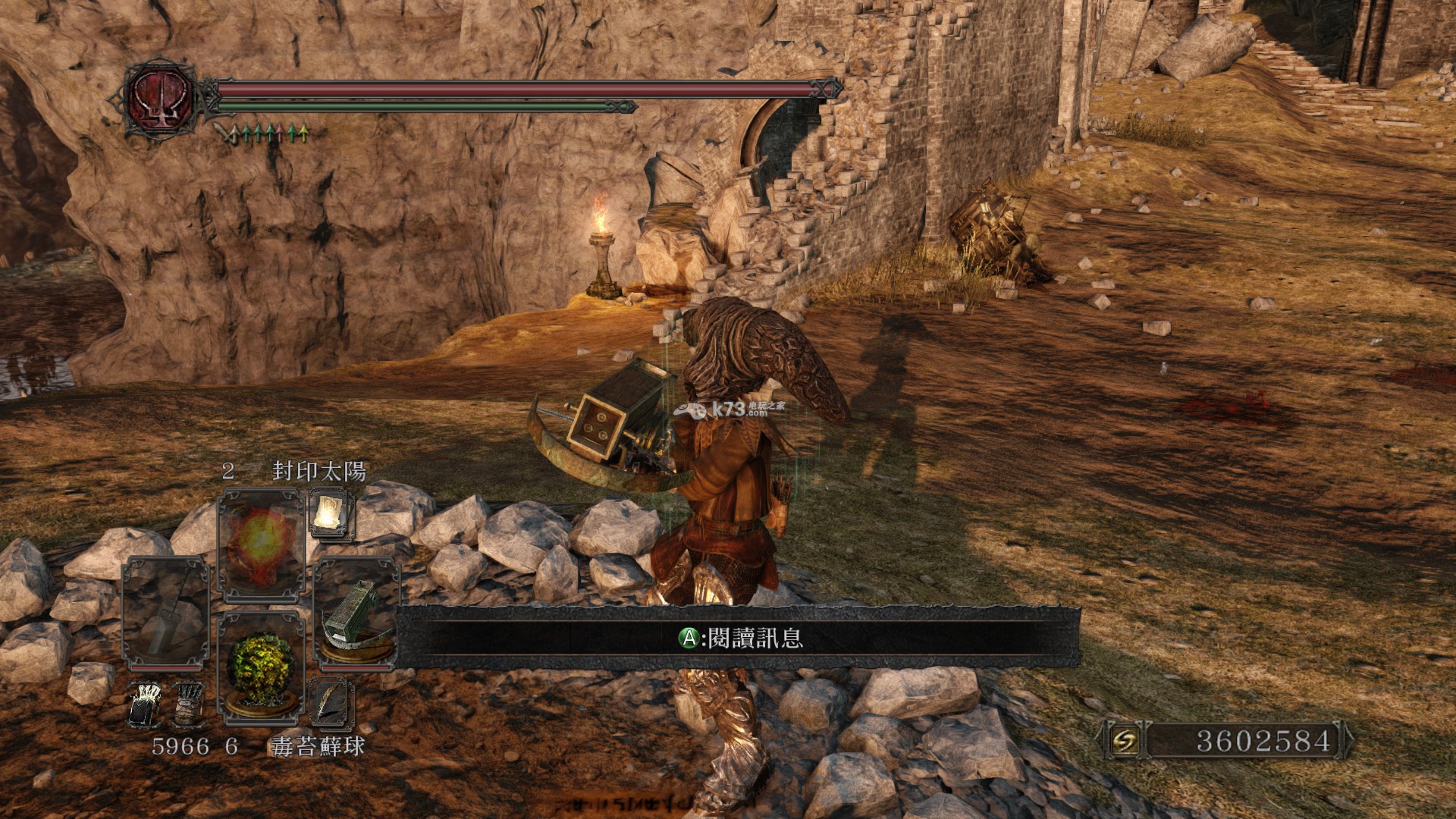Select the glowing scroll next-spell icon
This screenshot has height=819, width=1456.
[331, 513]
